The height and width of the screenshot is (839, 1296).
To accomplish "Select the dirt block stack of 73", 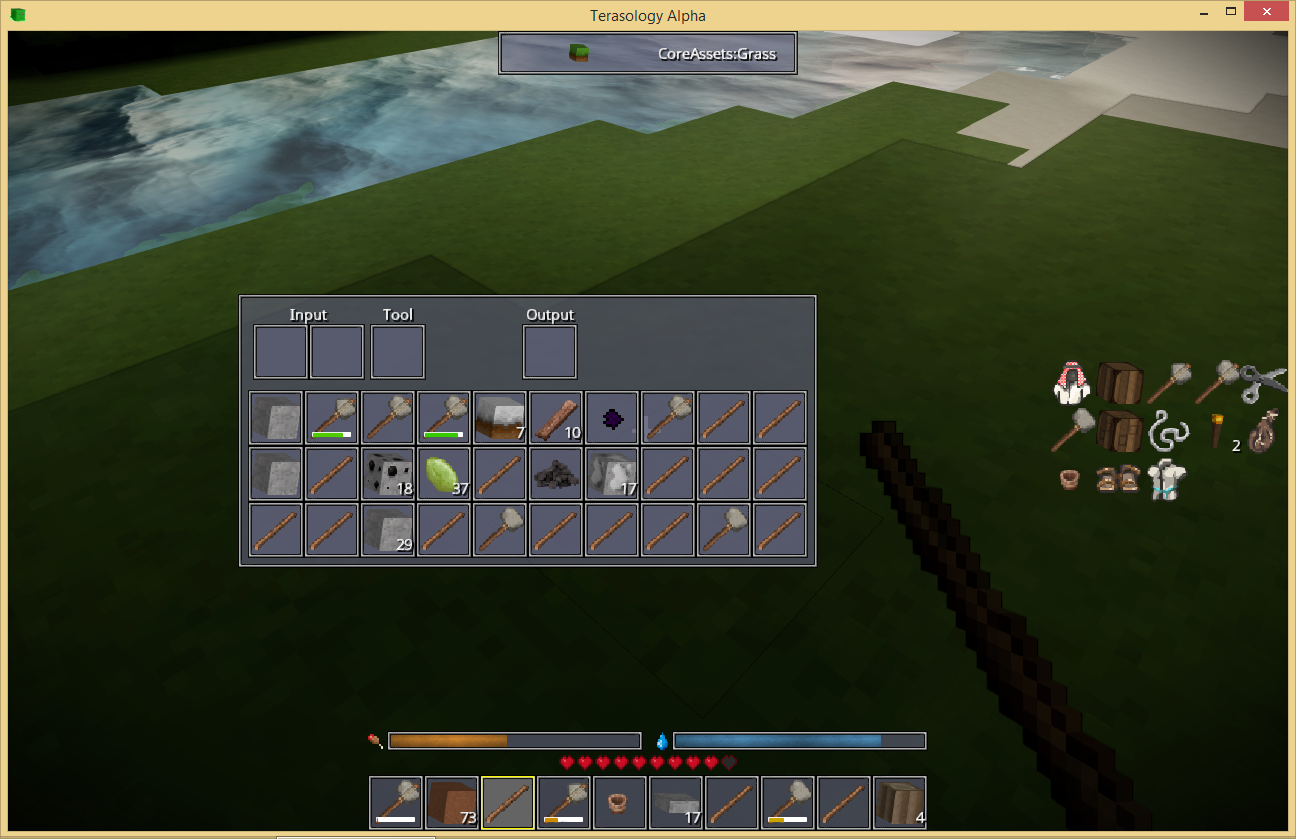I will pos(454,803).
